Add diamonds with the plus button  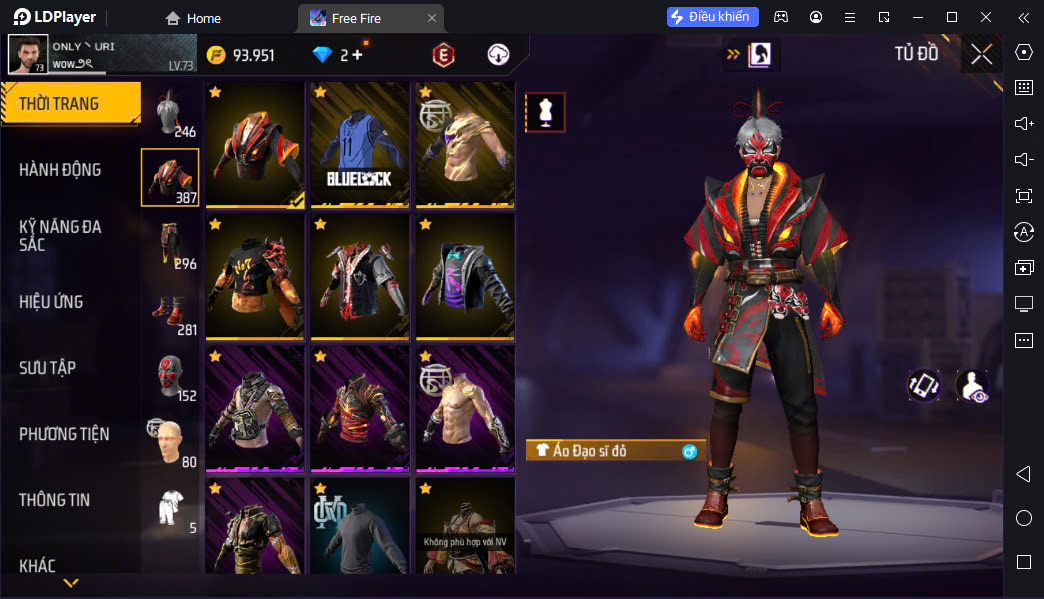click(357, 55)
